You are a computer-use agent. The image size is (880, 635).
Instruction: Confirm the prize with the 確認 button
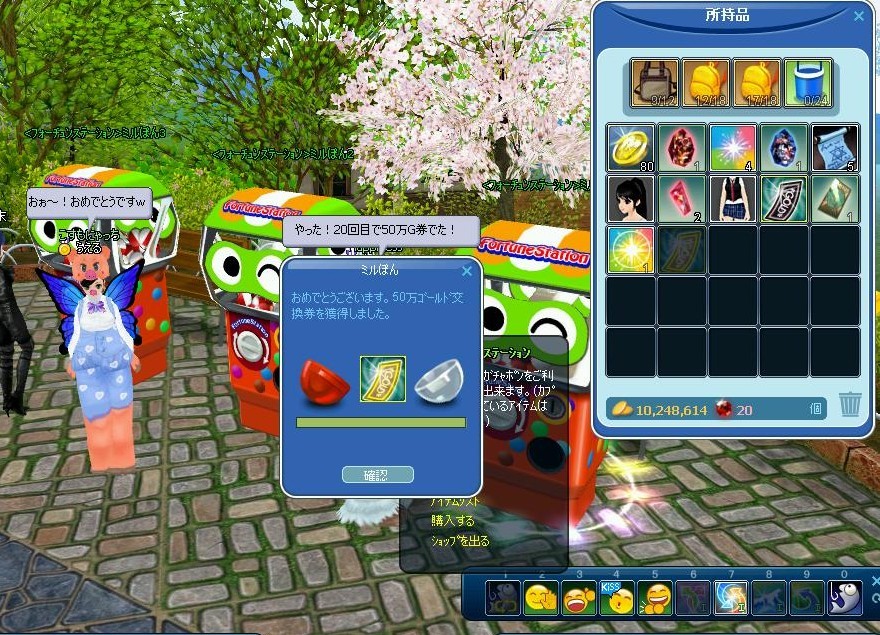(377, 474)
